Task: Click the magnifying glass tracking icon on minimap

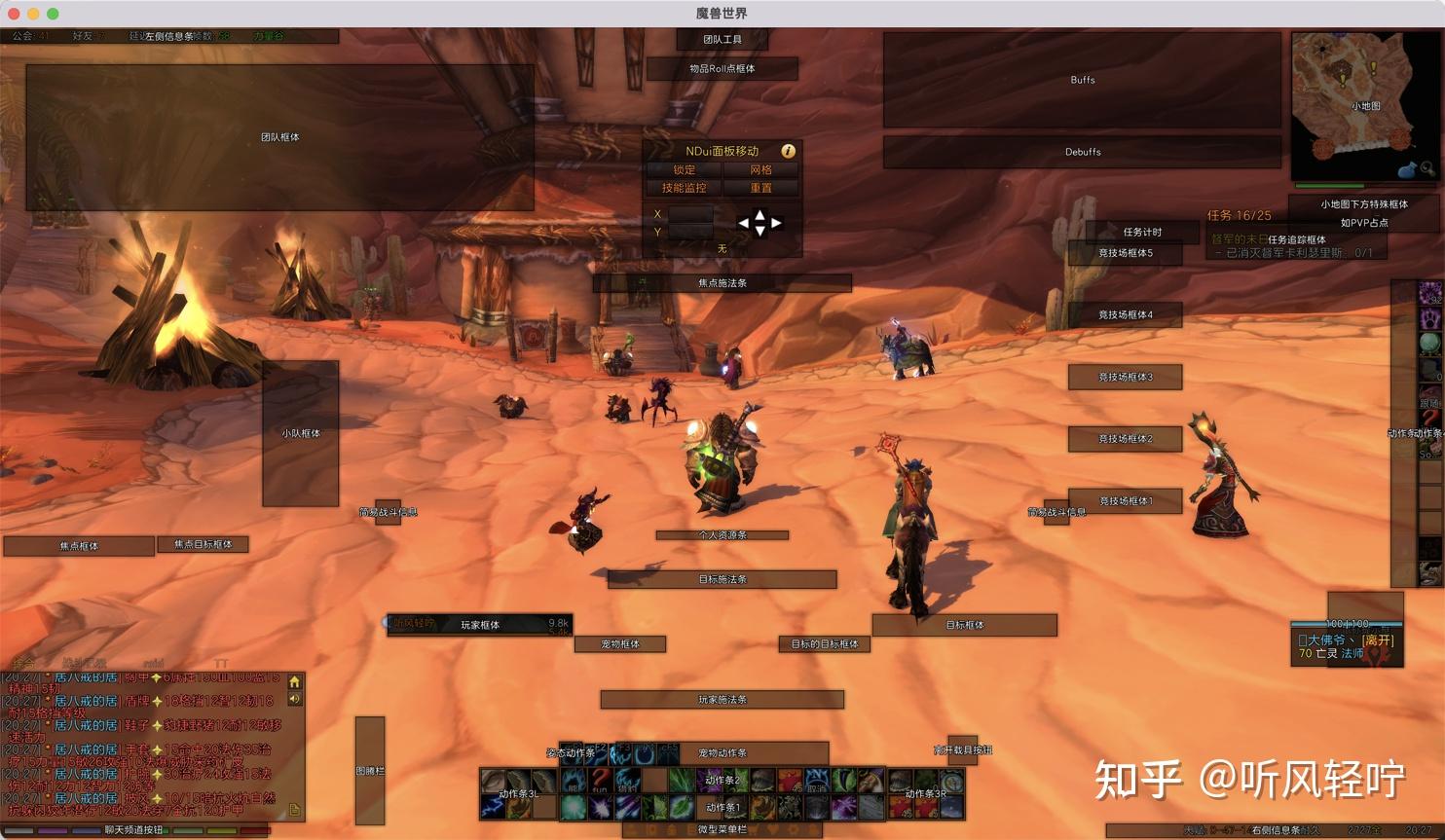Action: click(1426, 168)
